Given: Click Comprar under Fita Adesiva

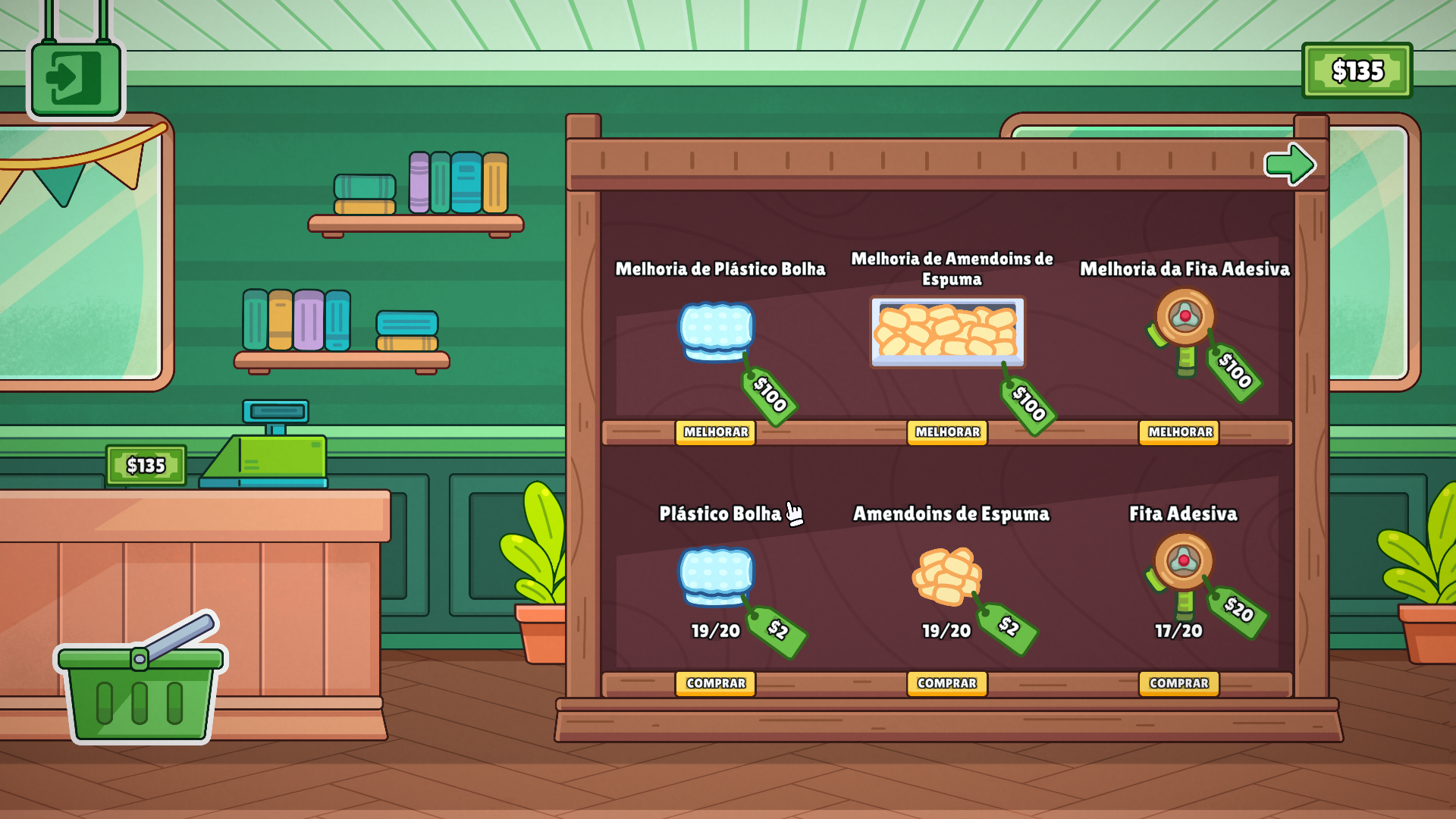Looking at the screenshot, I should coord(1179,683).
